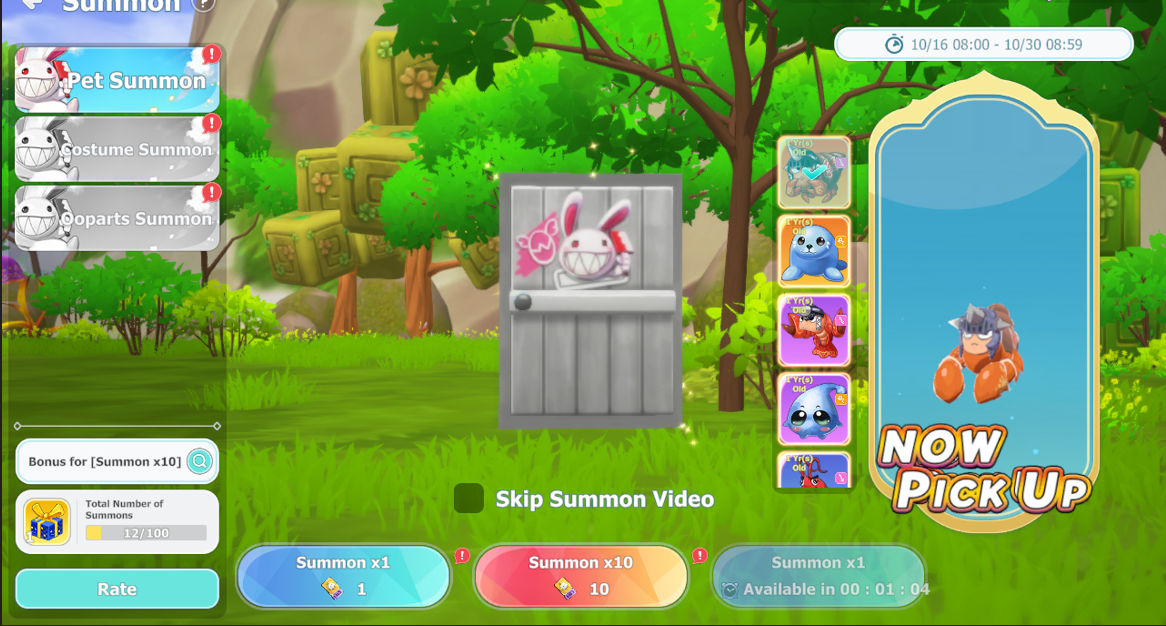Open the Now Pick Up pet banner
Viewport: 1166px width, 626px height.
click(x=984, y=300)
